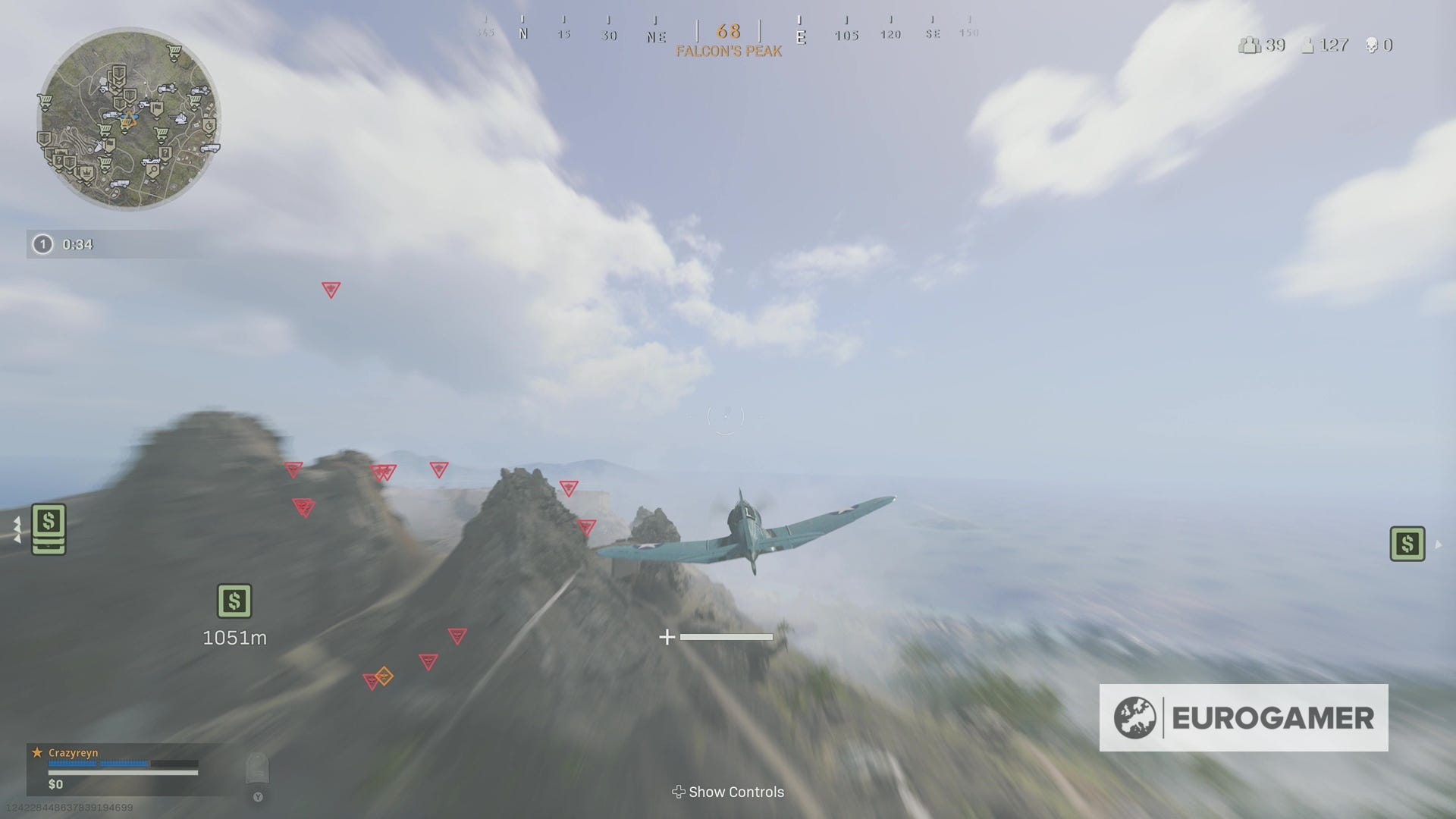Screen dimensions: 1456x819
Task: Select the skull kill counter icon showing 0
Action: point(1372,45)
